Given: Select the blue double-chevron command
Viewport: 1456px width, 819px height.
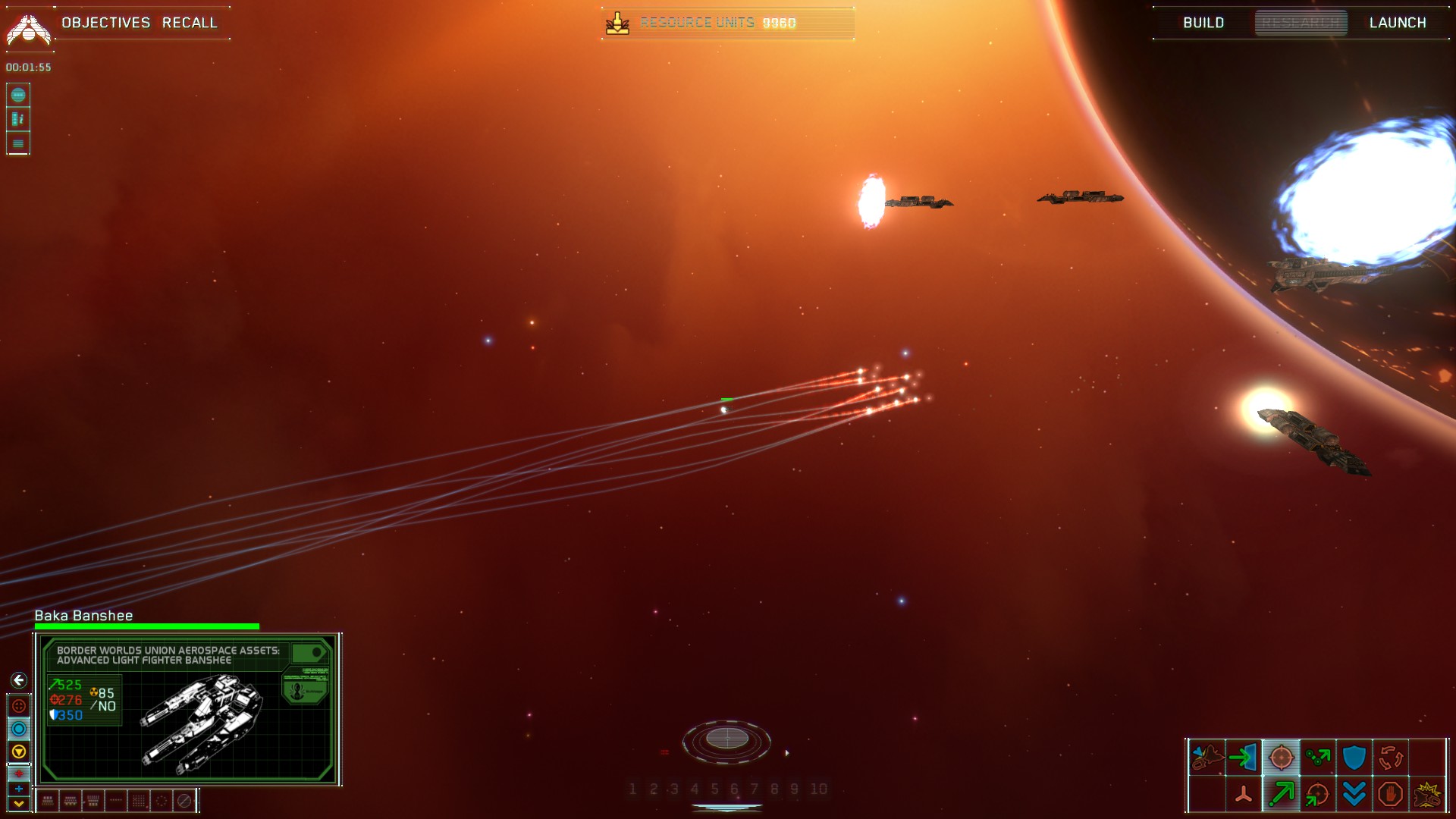Looking at the screenshot, I should [1354, 794].
